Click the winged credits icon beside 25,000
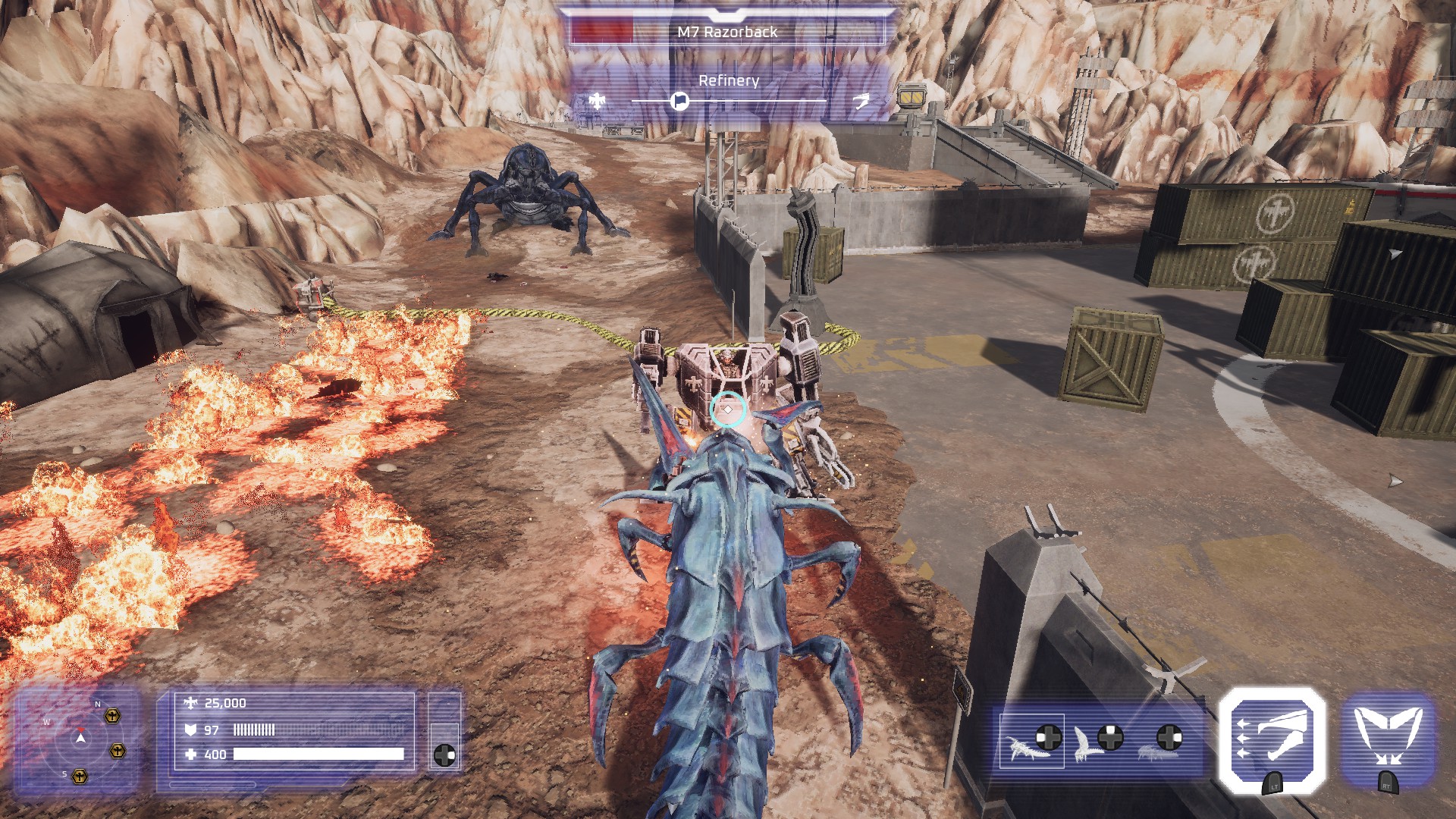 point(190,703)
